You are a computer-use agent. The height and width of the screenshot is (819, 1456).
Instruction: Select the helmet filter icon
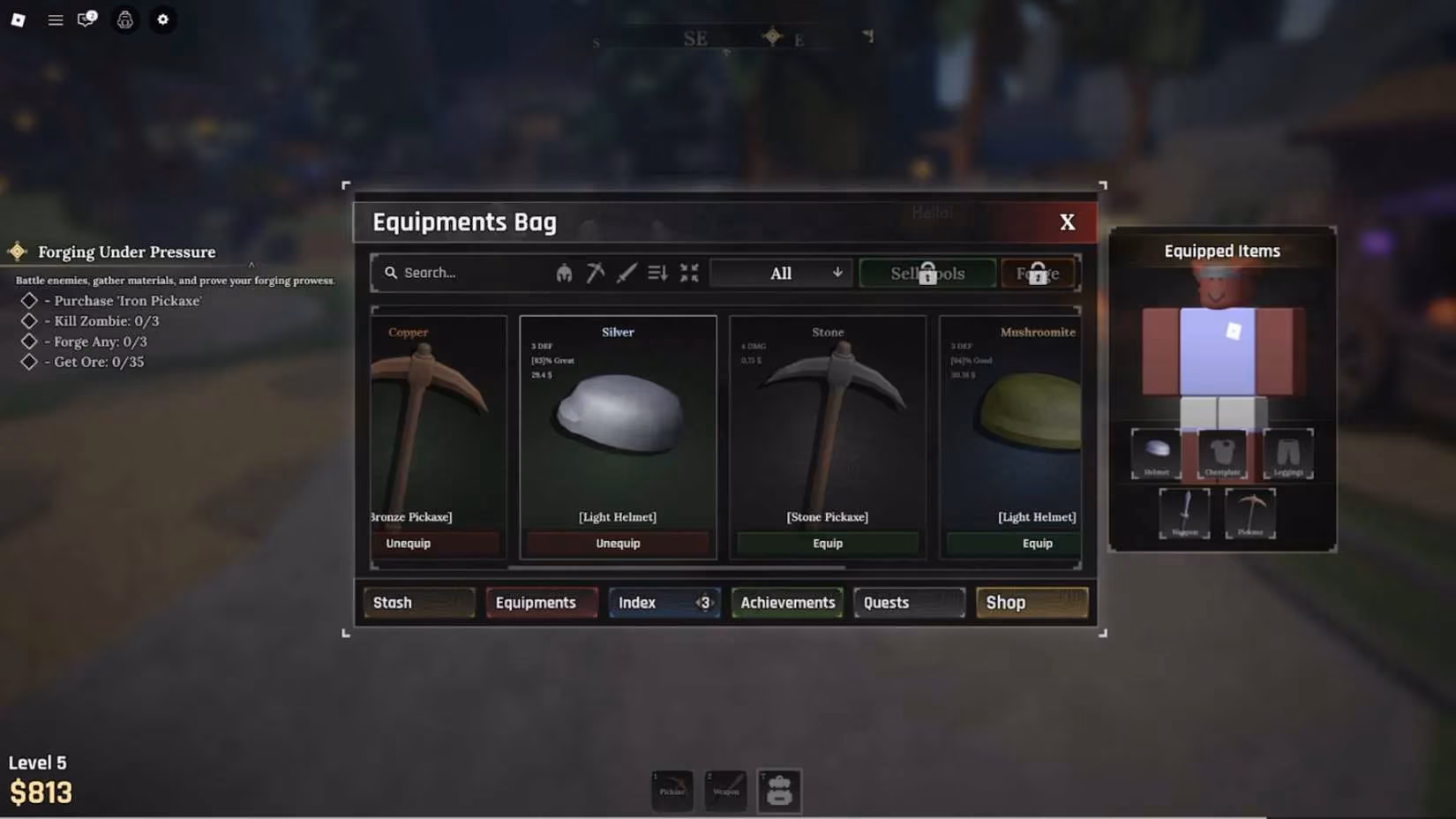(x=563, y=272)
